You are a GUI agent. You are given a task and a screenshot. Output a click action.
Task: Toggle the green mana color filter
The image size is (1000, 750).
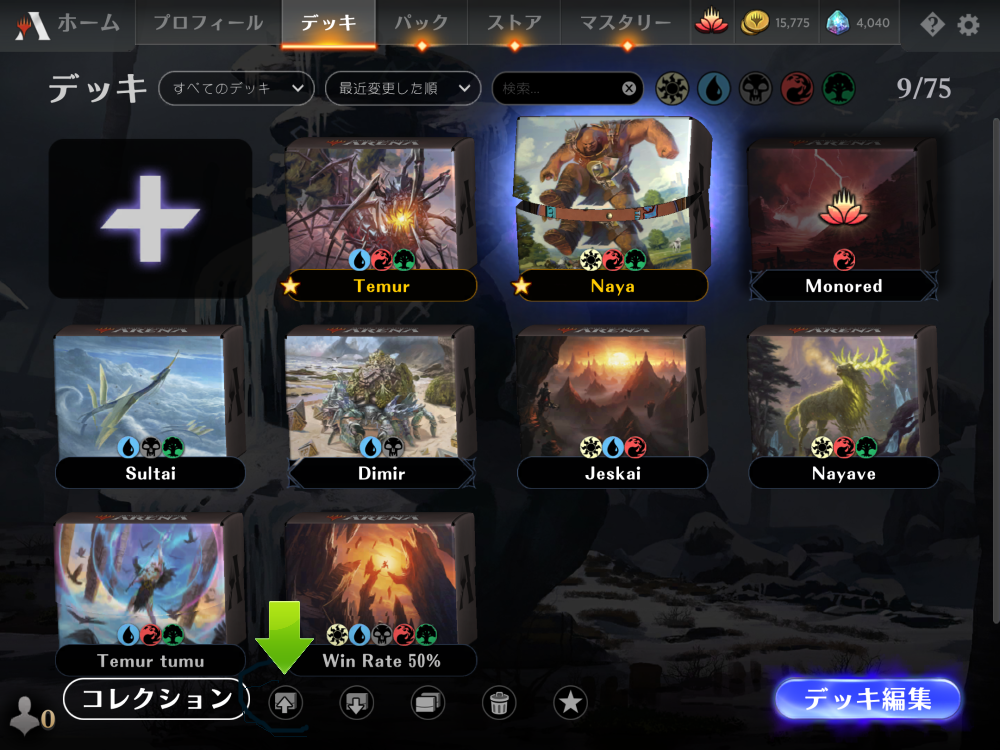[838, 89]
